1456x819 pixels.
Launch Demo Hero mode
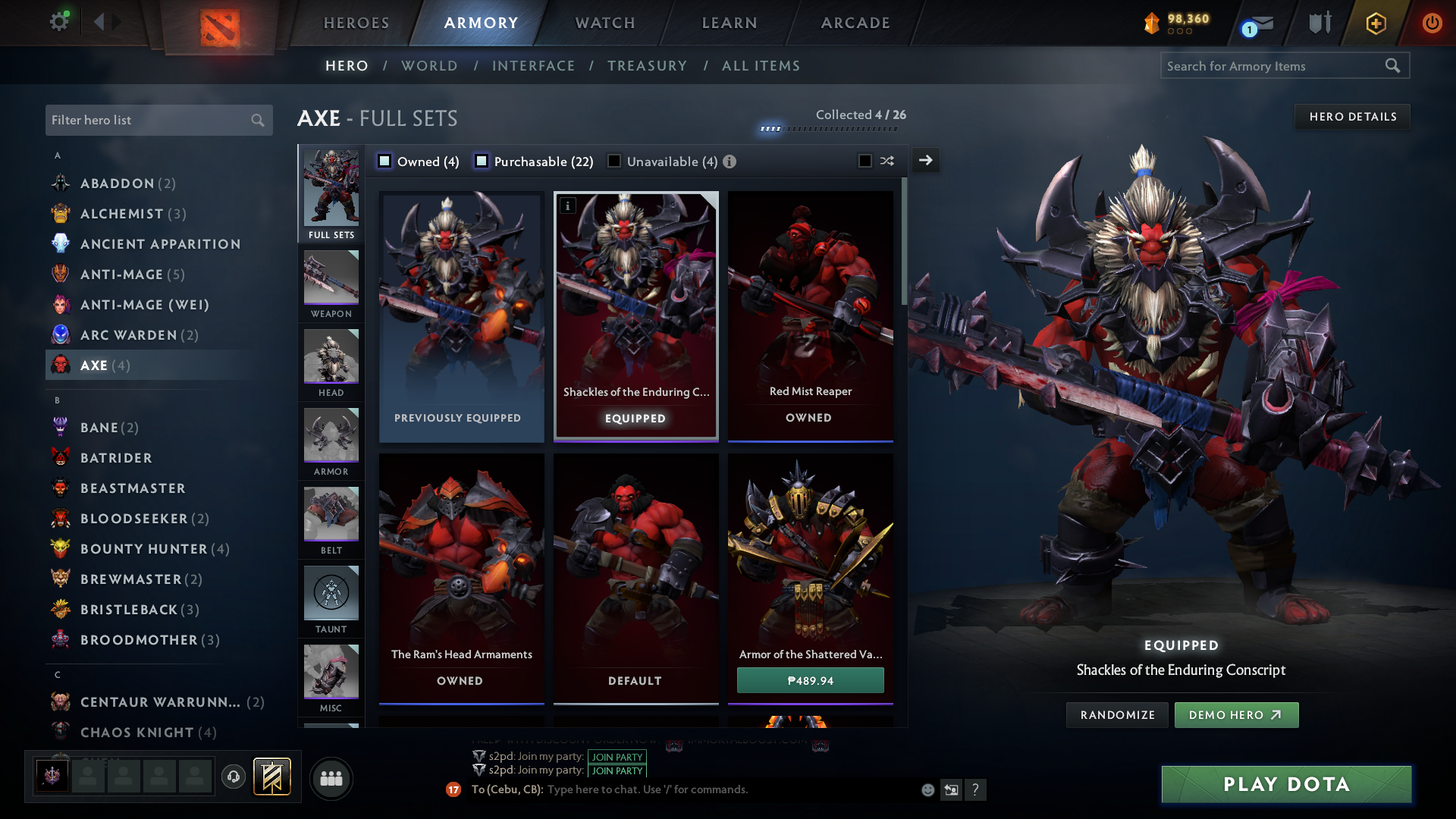pyautogui.click(x=1236, y=715)
